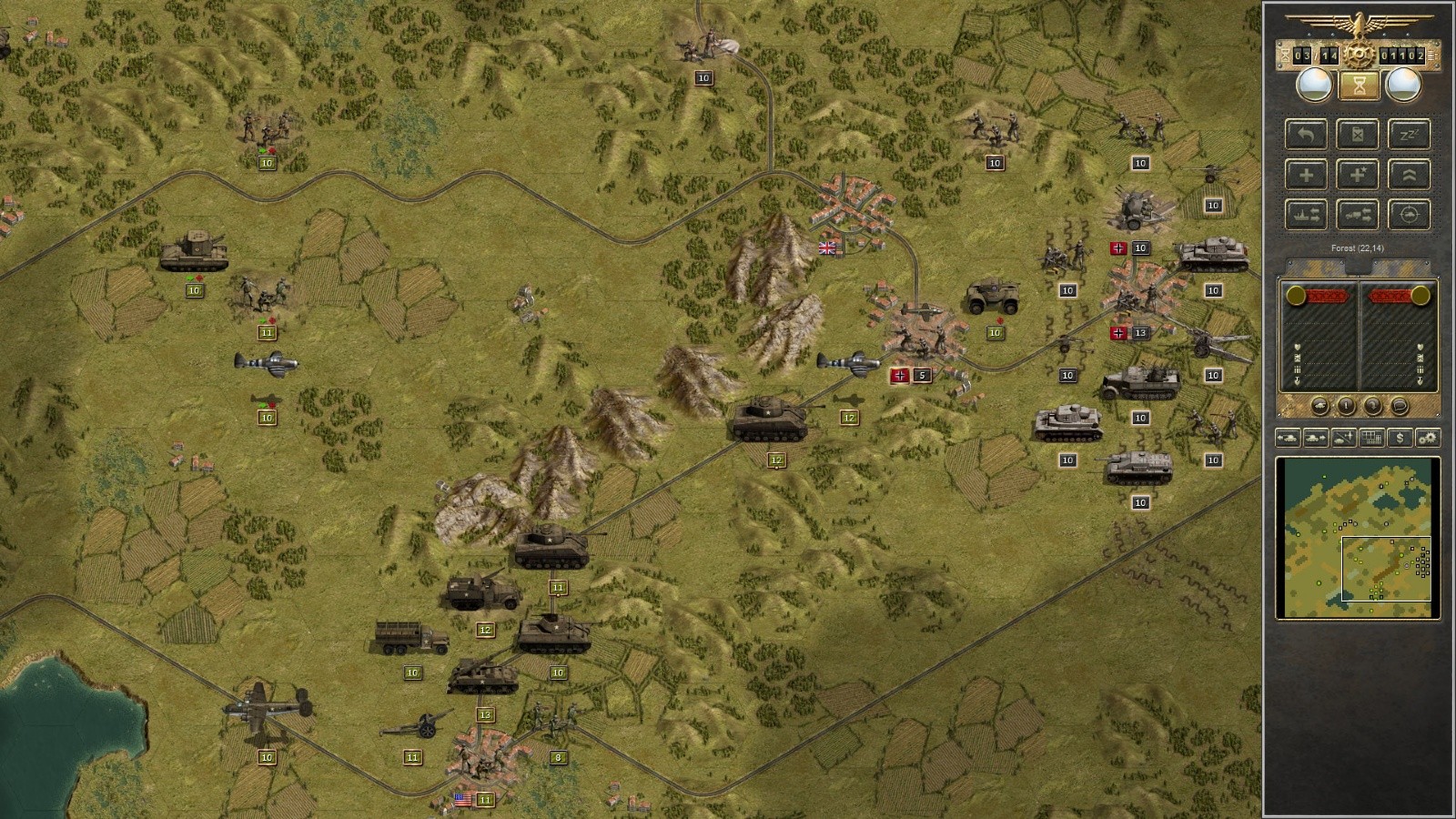Viewport: 1456px width, 819px height.
Task: Click the crossed-out fuel canister button
Action: coord(1357,135)
